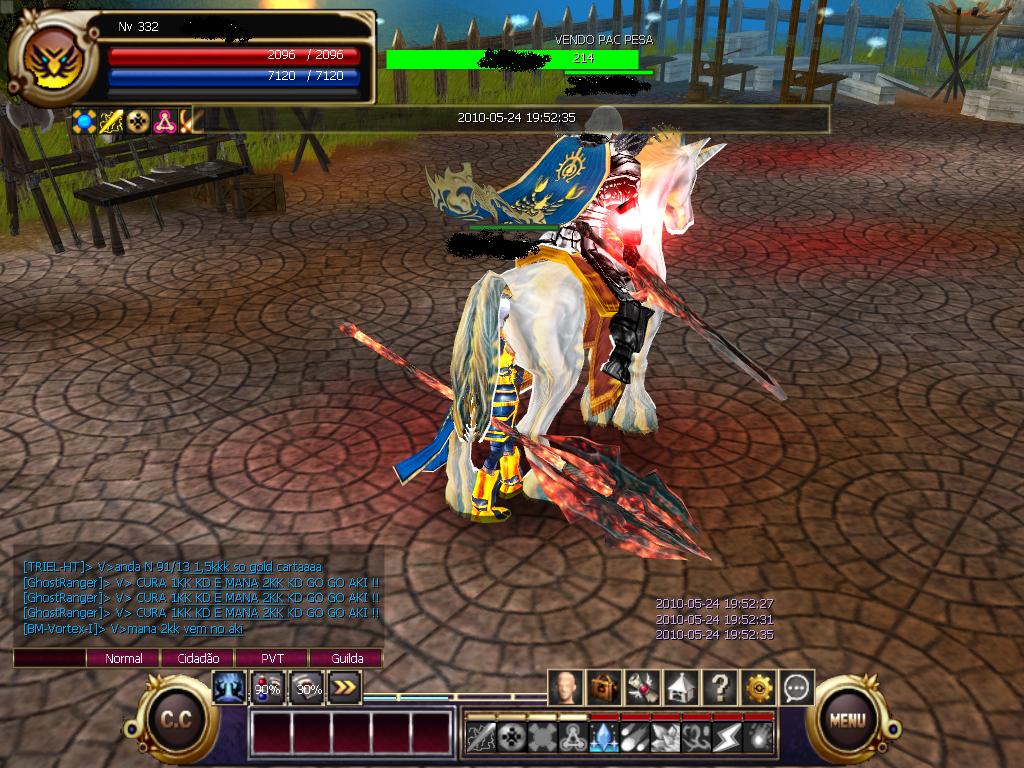1024x768 pixels.
Task: Open the help question mark icon
Action: [720, 688]
